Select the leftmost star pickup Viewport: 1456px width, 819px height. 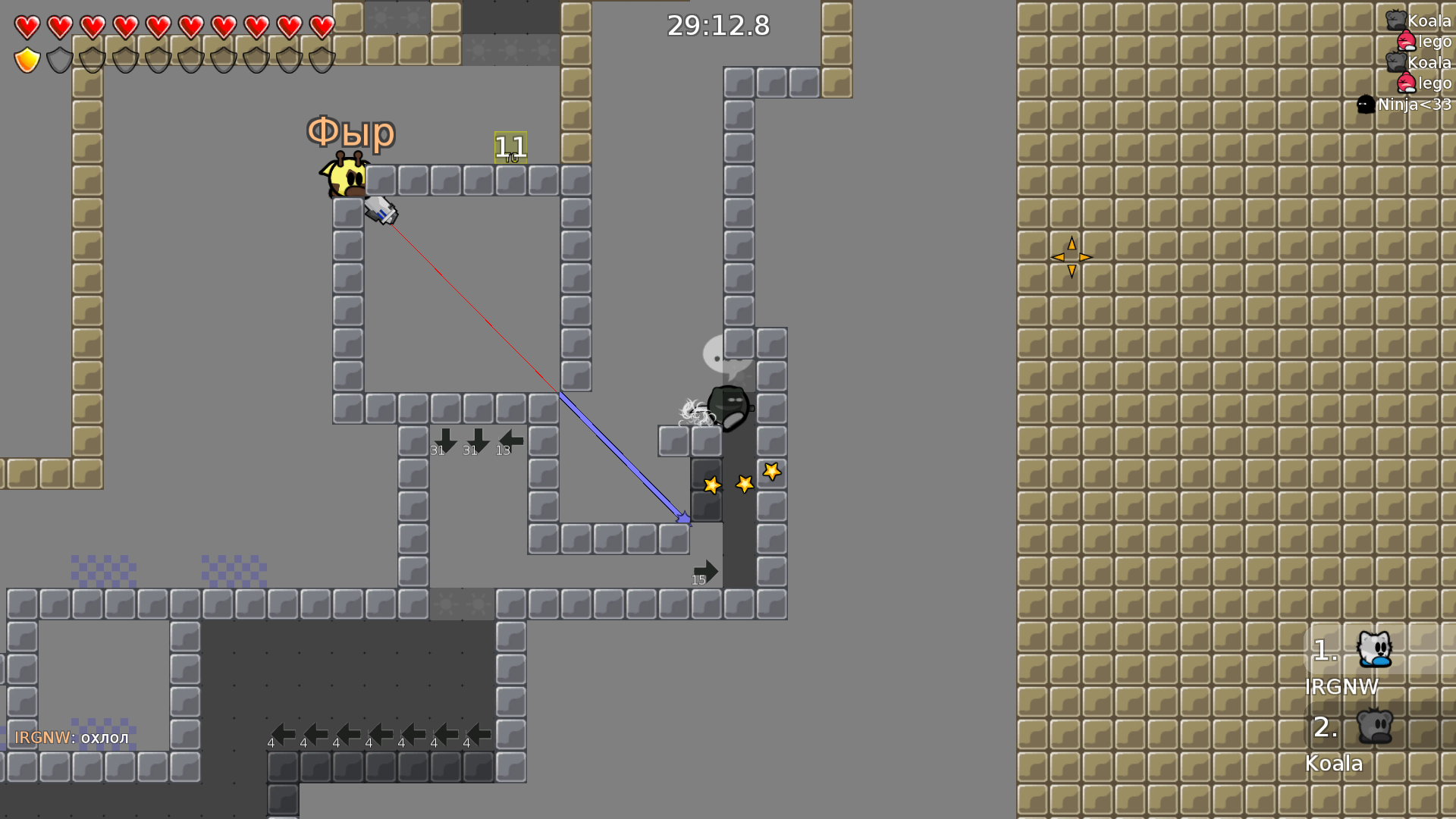711,485
